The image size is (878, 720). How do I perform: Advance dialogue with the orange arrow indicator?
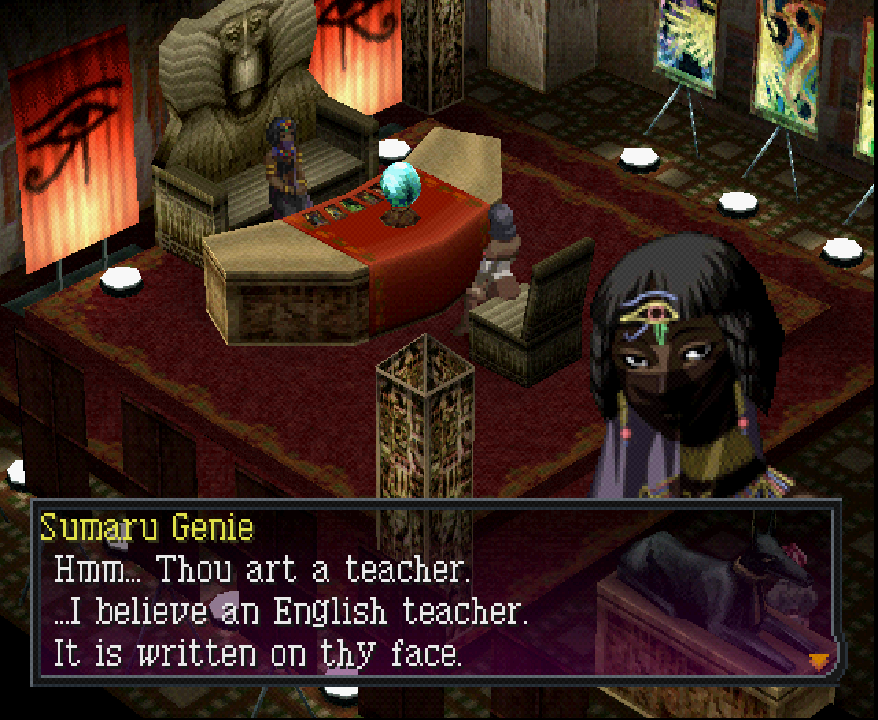pyautogui.click(x=819, y=660)
